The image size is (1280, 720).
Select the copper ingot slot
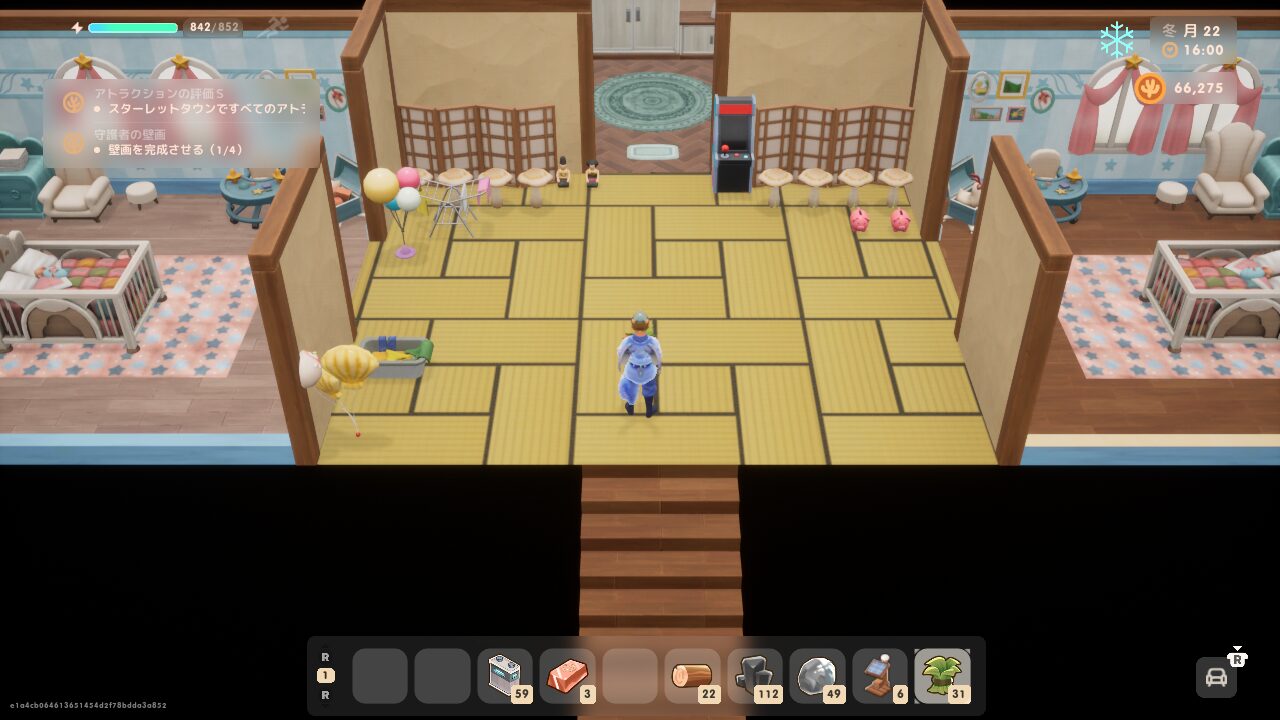(567, 676)
